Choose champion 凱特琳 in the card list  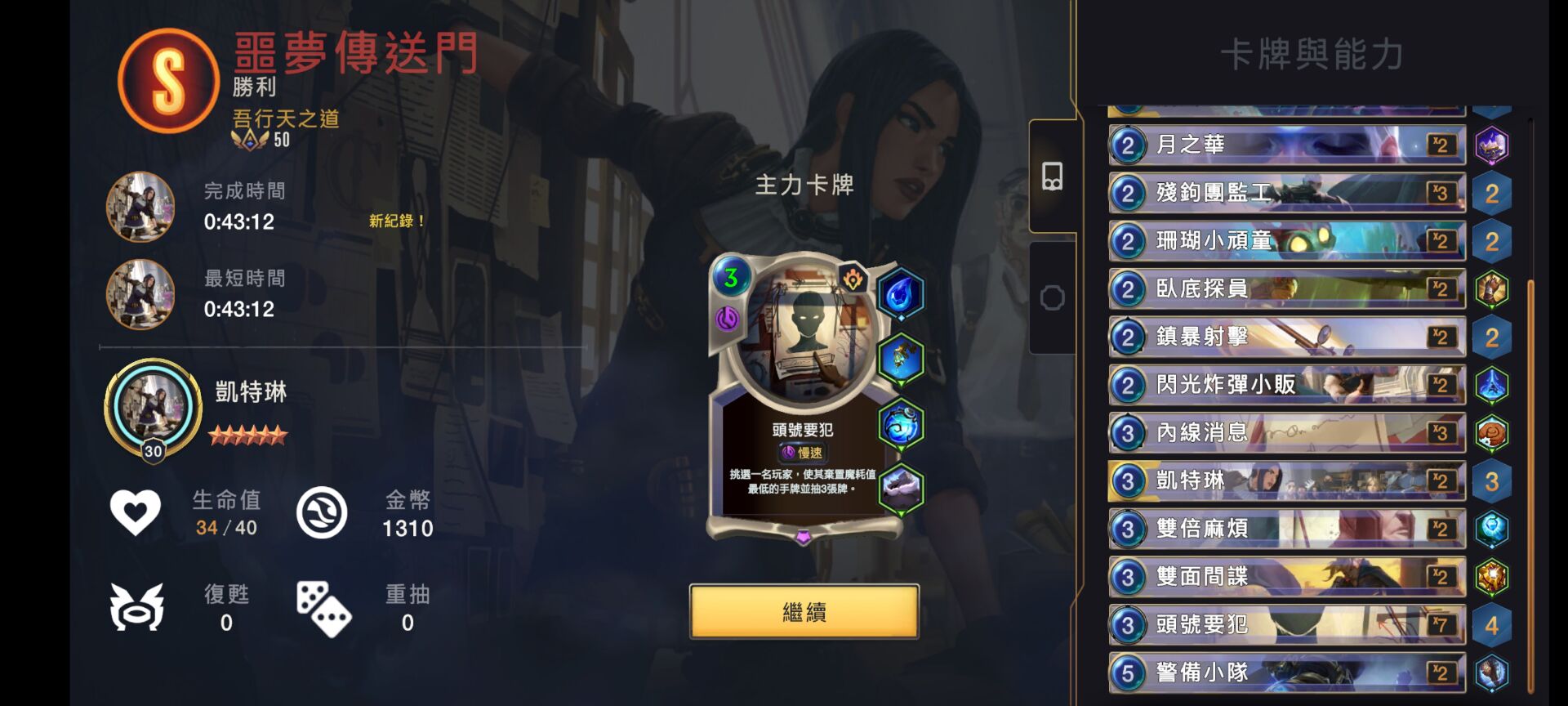1286,481
